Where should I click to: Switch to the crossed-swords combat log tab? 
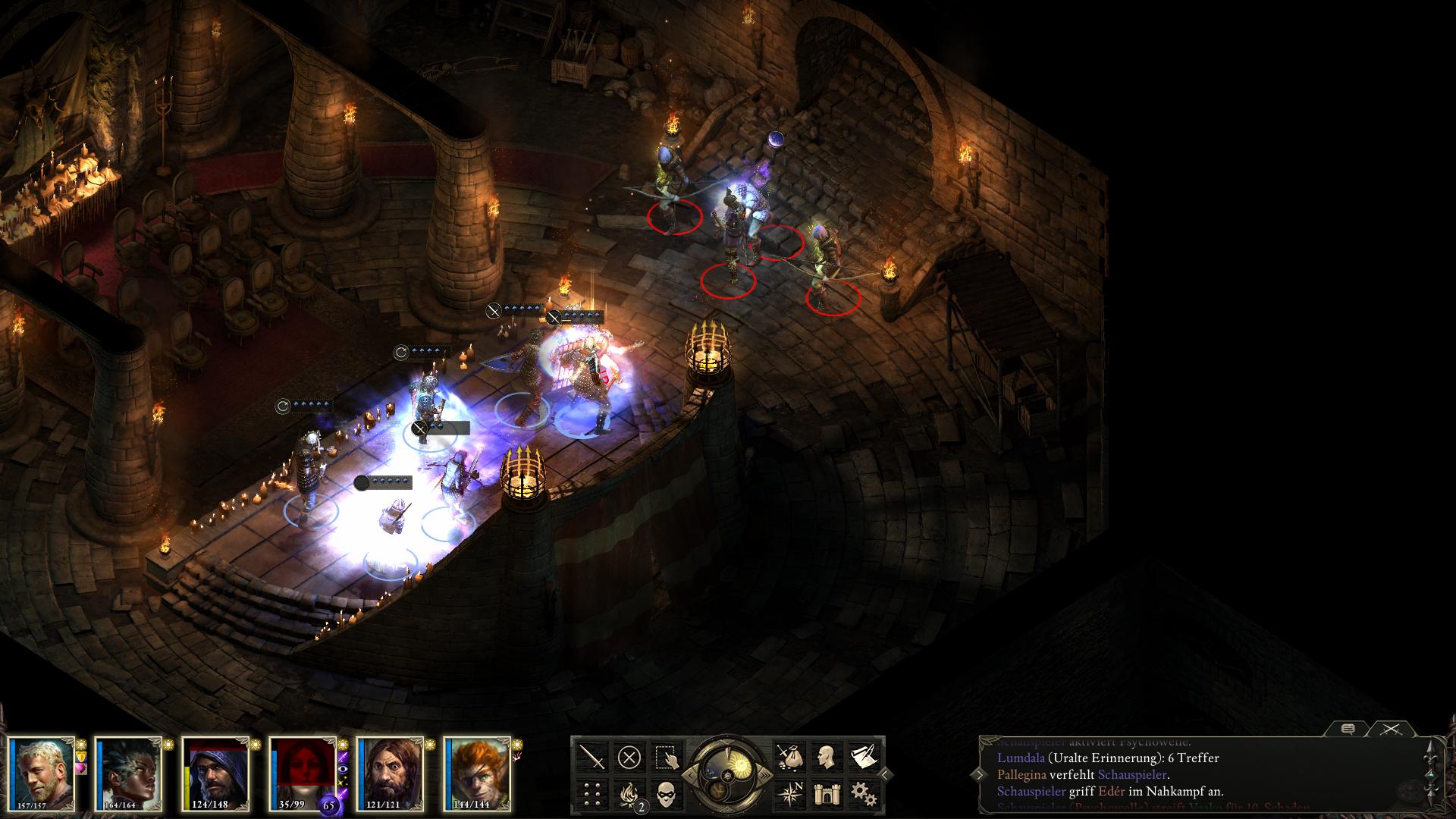tap(1390, 729)
